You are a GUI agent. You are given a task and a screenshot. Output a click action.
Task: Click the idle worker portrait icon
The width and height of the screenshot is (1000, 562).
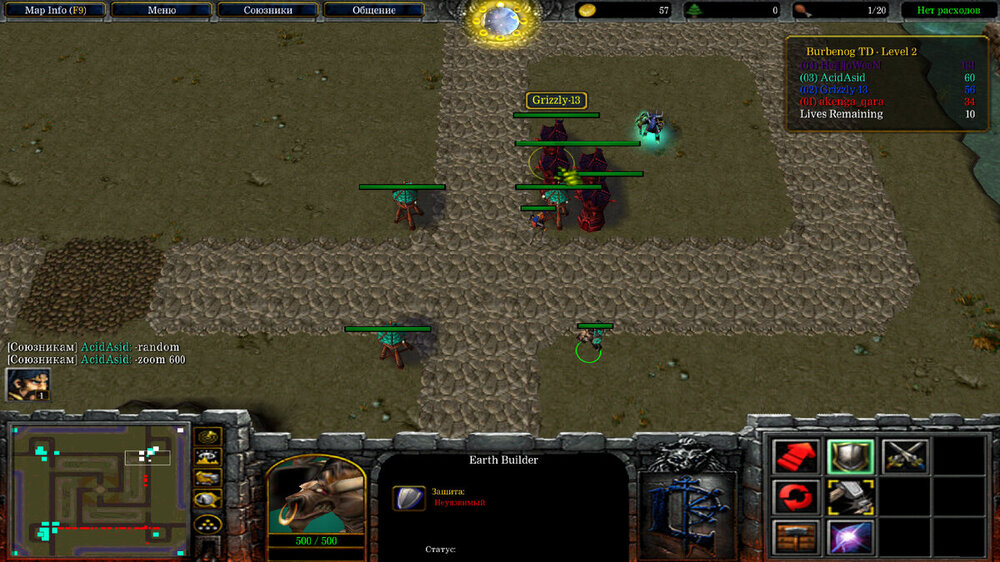pyautogui.click(x=27, y=384)
